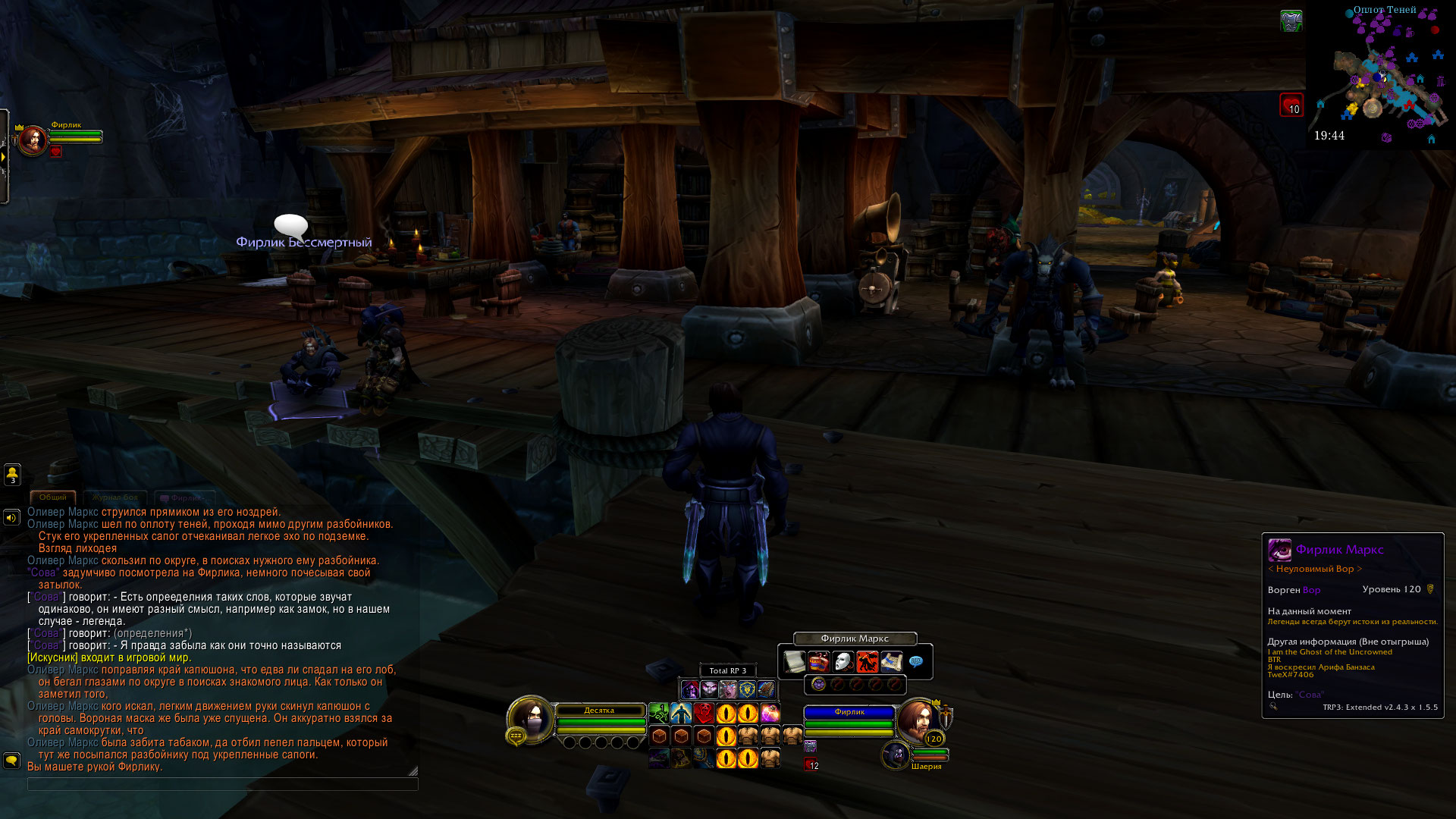Select Фирлик's portrait in the party frame
Viewport: 1456px width, 819px height.
pyautogui.click(x=33, y=140)
